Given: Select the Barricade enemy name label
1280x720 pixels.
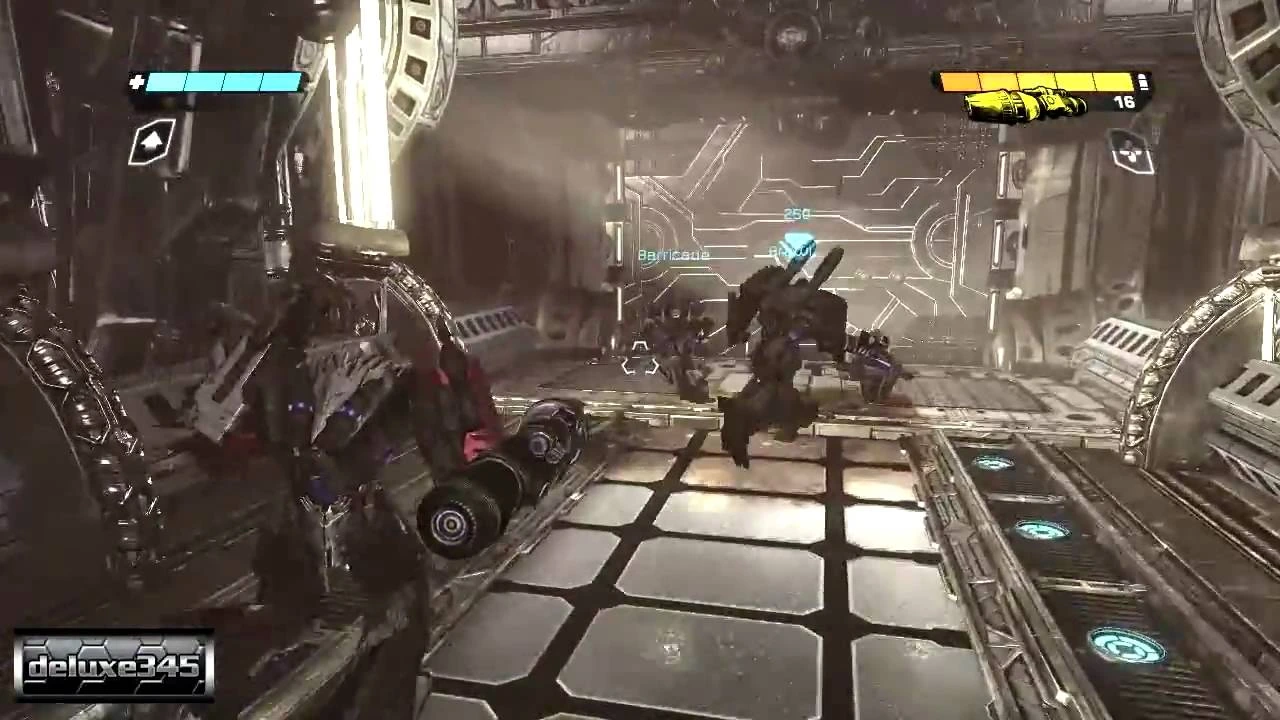Looking at the screenshot, I should (673, 255).
